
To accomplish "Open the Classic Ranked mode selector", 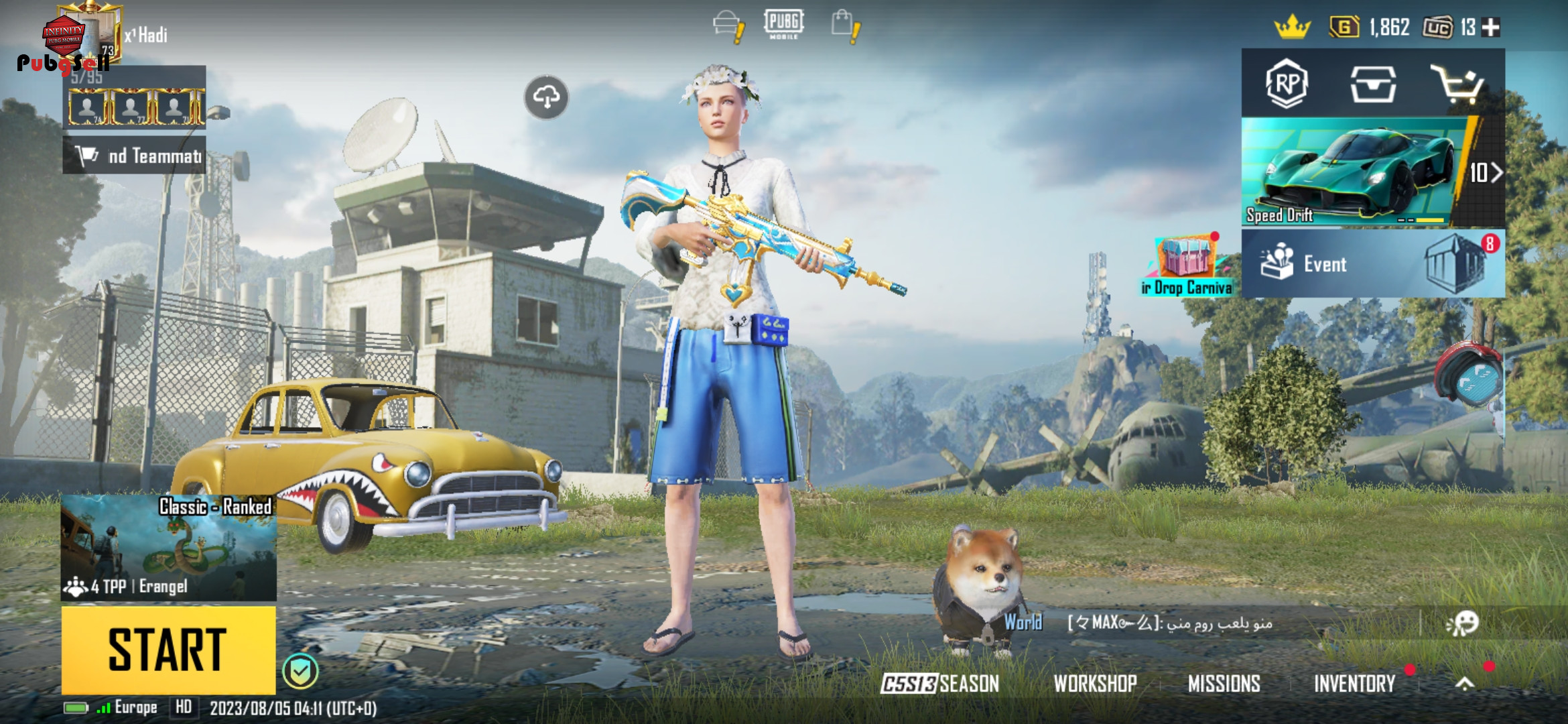I will (x=168, y=547).
